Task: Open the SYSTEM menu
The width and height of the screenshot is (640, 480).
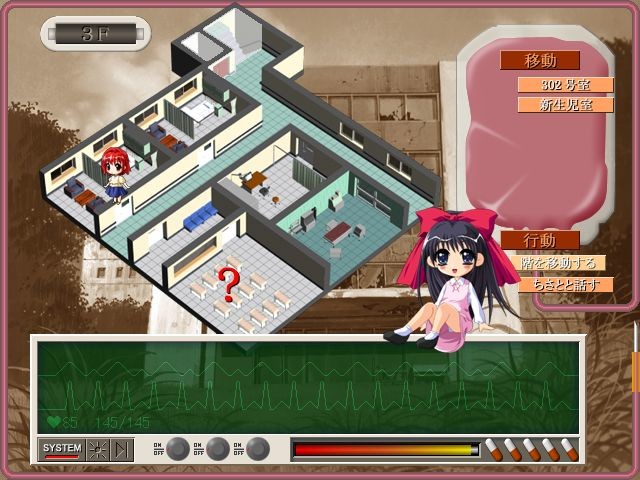Action: (61, 449)
